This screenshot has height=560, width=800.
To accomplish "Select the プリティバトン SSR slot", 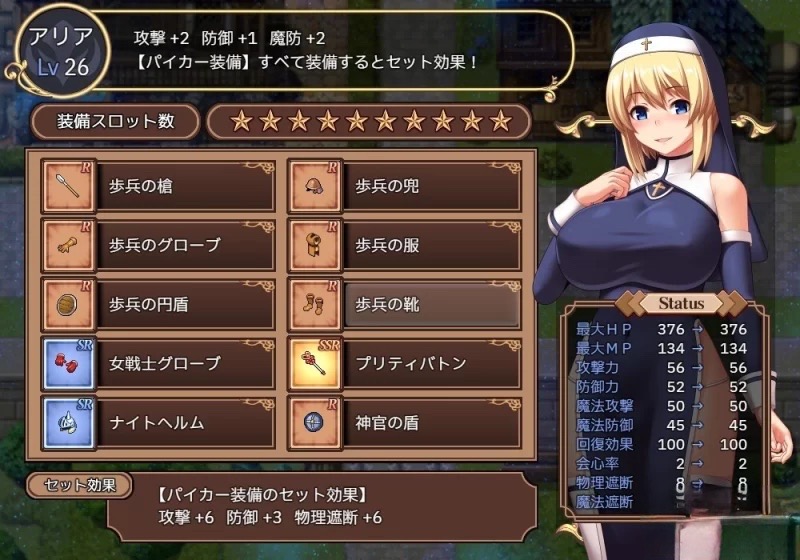I will point(406,362).
